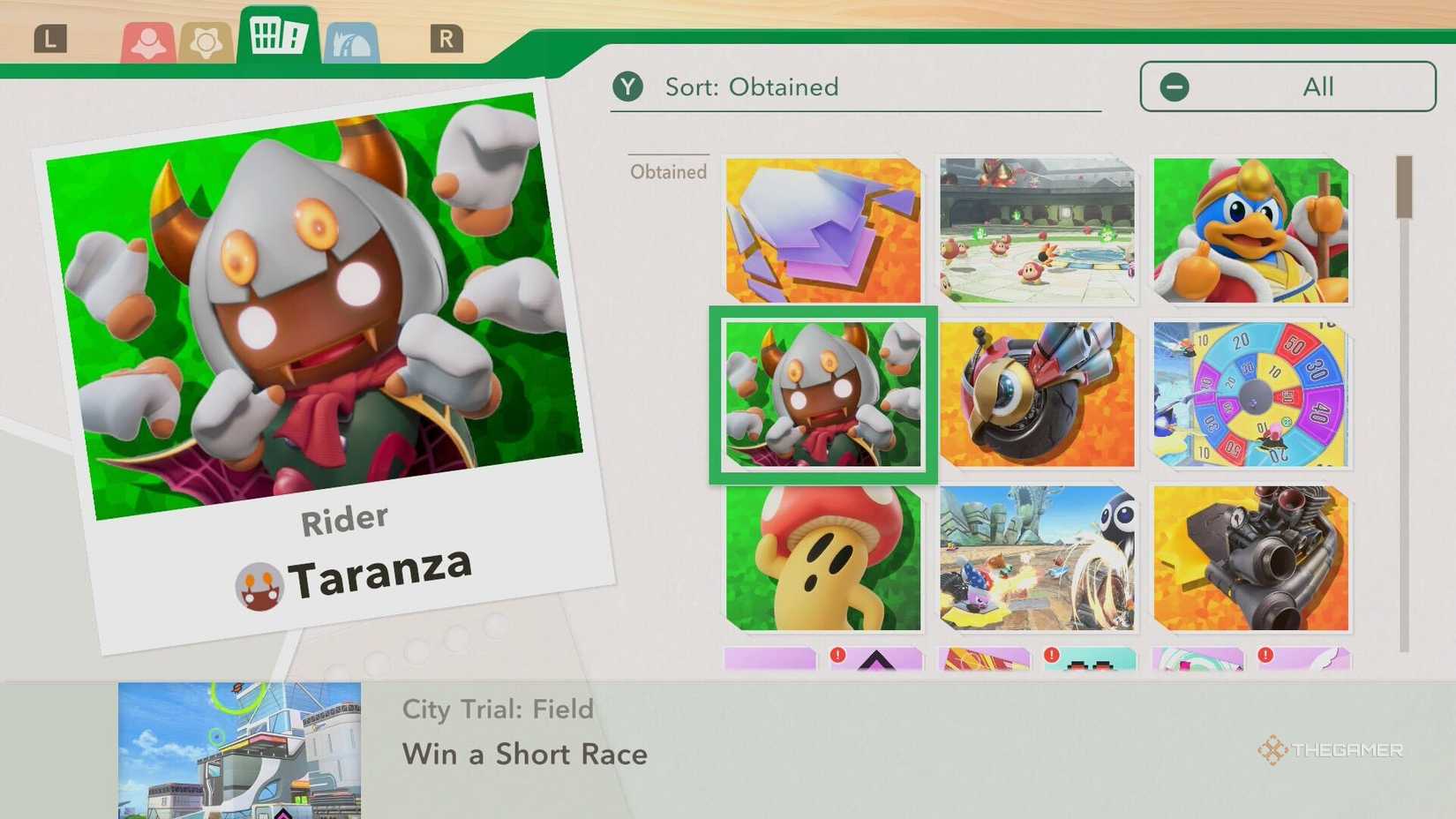Image resolution: width=1456 pixels, height=819 pixels.
Task: Click the R shoulder button indicator
Action: tap(447, 38)
